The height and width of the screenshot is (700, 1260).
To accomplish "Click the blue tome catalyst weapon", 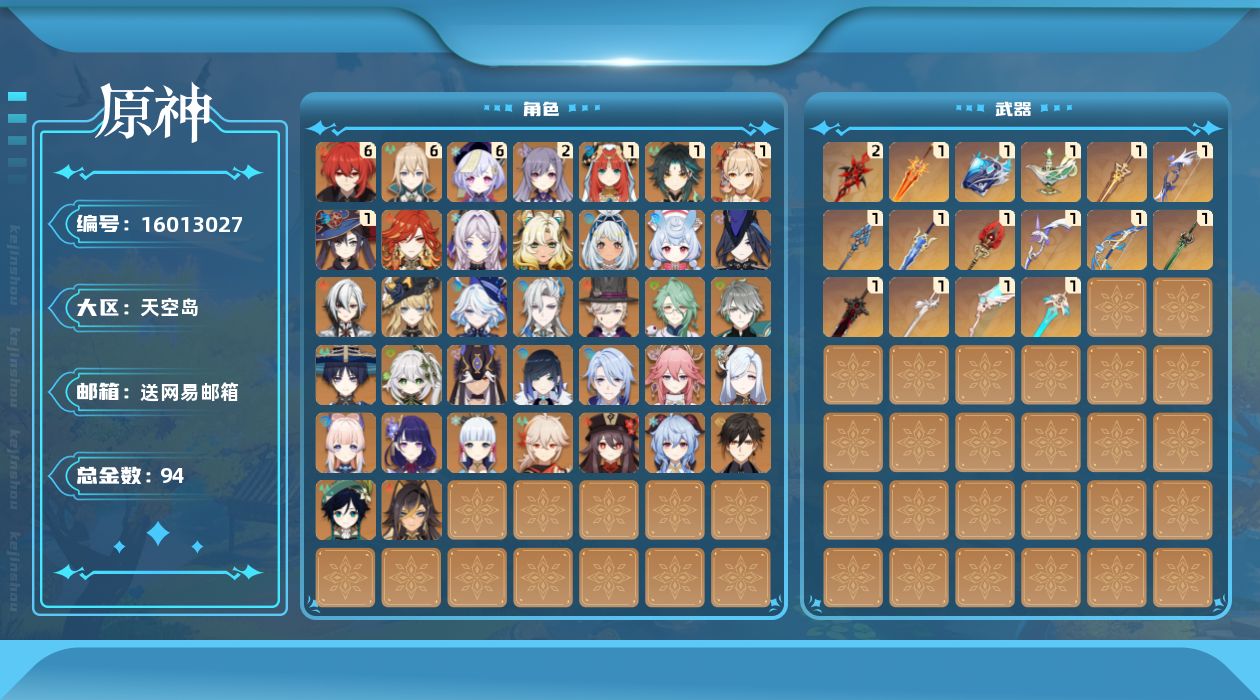I will coord(985,172).
